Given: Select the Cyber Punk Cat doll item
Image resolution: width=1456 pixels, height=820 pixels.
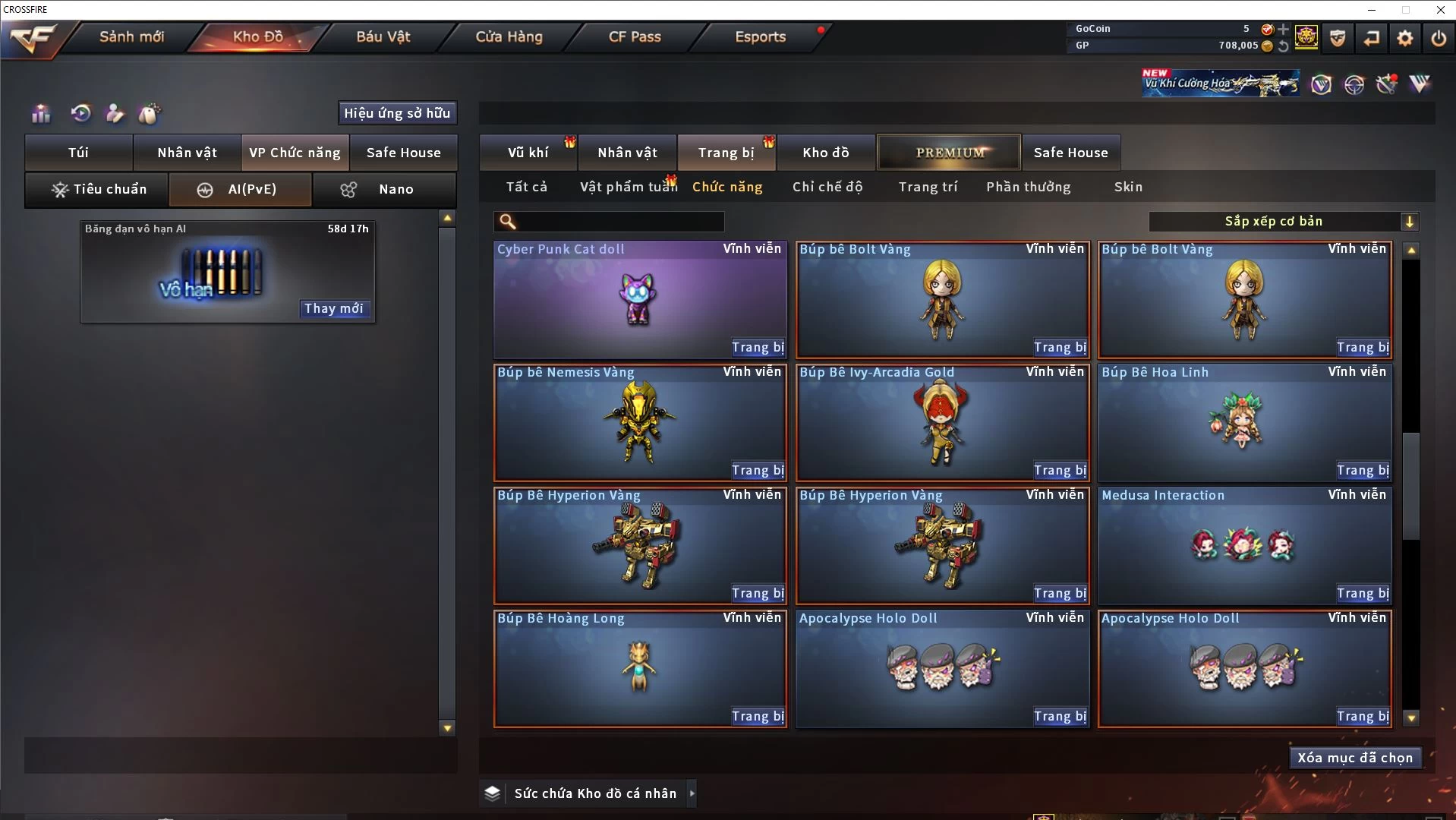Looking at the screenshot, I should tap(639, 299).
